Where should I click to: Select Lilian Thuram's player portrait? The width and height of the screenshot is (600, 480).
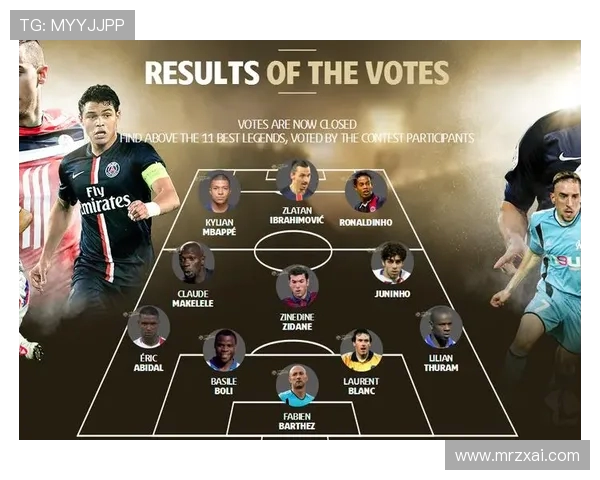coord(440,326)
